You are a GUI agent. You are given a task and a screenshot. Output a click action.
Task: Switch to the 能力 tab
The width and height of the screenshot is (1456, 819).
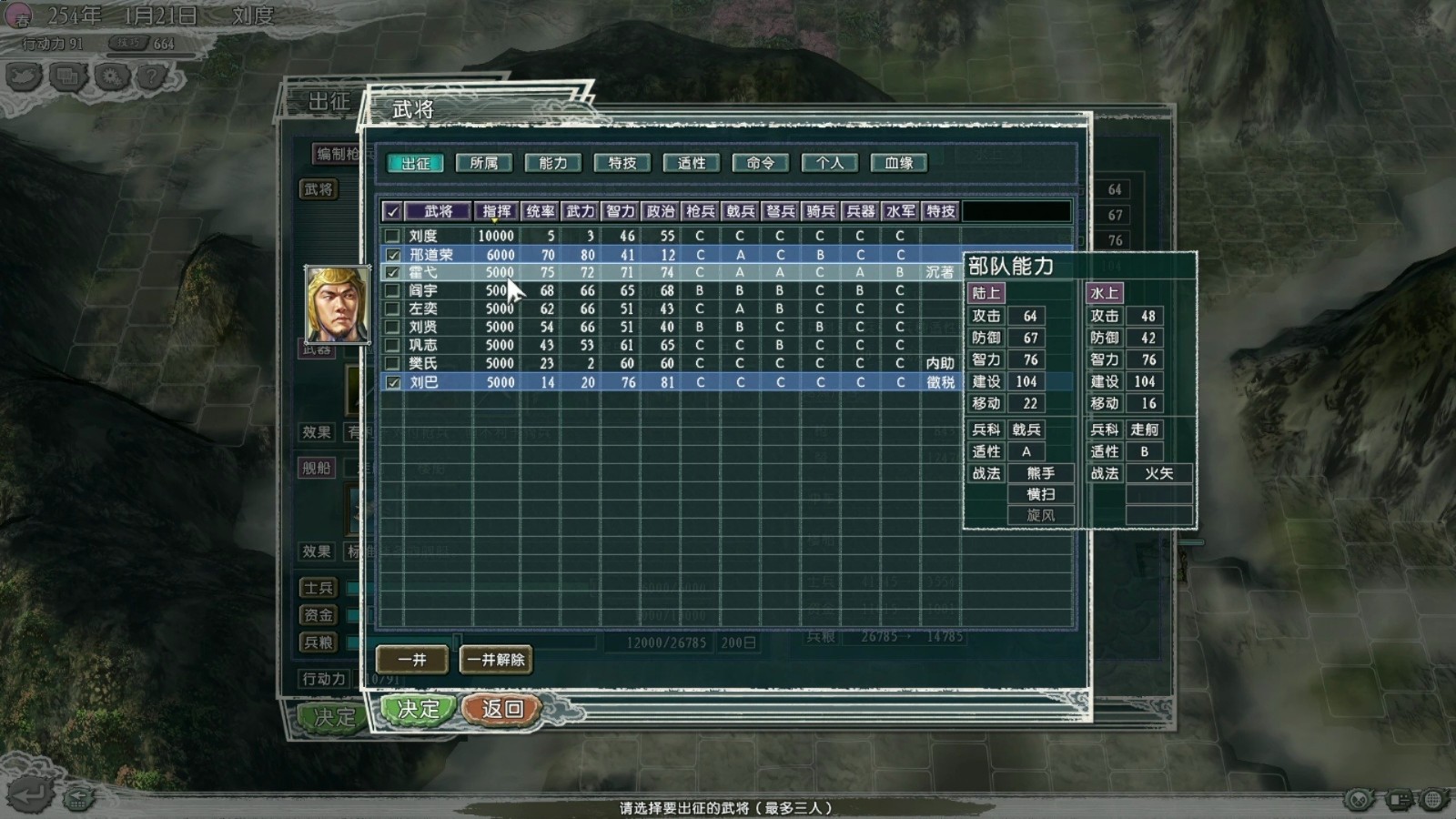pyautogui.click(x=551, y=163)
